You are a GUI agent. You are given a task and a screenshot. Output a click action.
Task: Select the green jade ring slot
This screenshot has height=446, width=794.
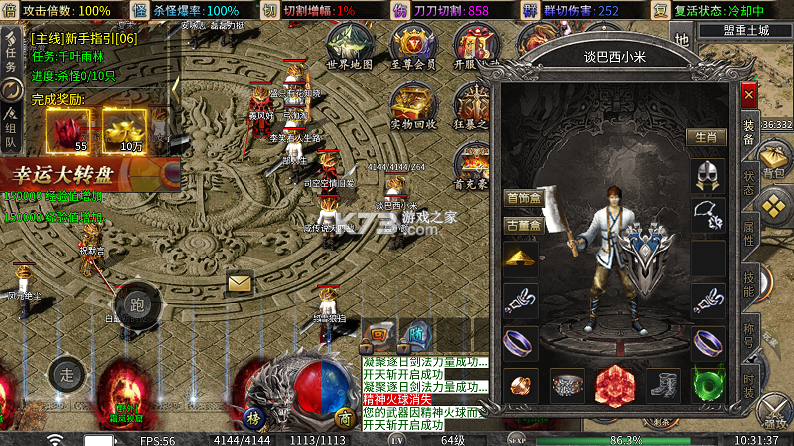point(709,384)
